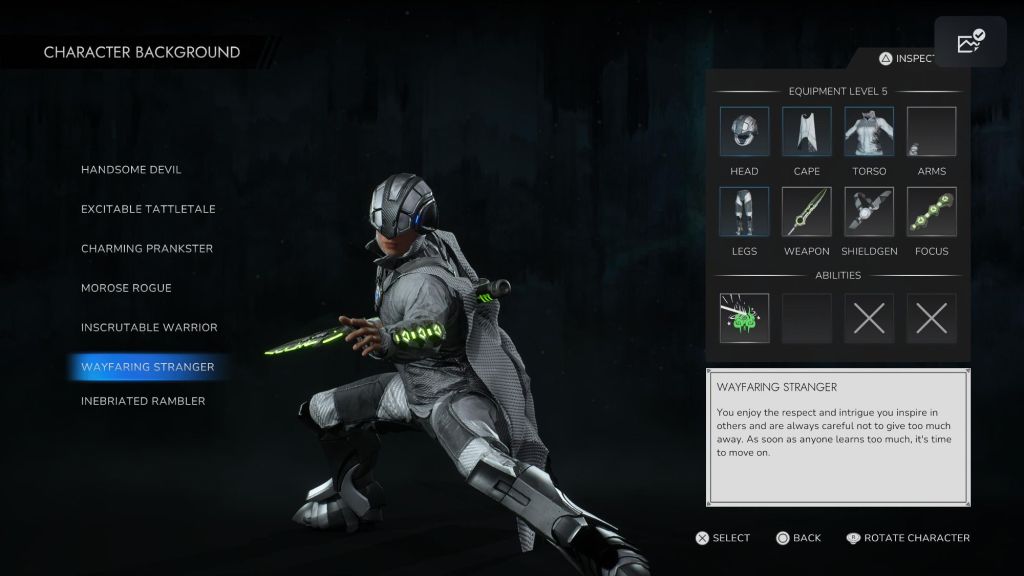This screenshot has height=576, width=1024.
Task: Select the Focus equipment slot
Action: [931, 212]
